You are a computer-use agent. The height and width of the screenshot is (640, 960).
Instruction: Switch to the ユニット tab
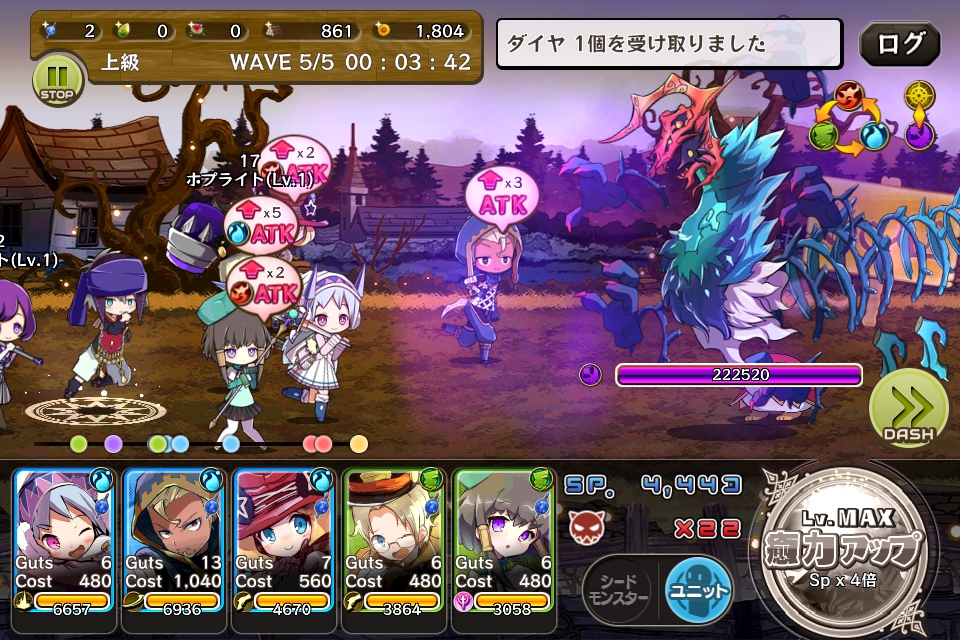click(x=699, y=590)
